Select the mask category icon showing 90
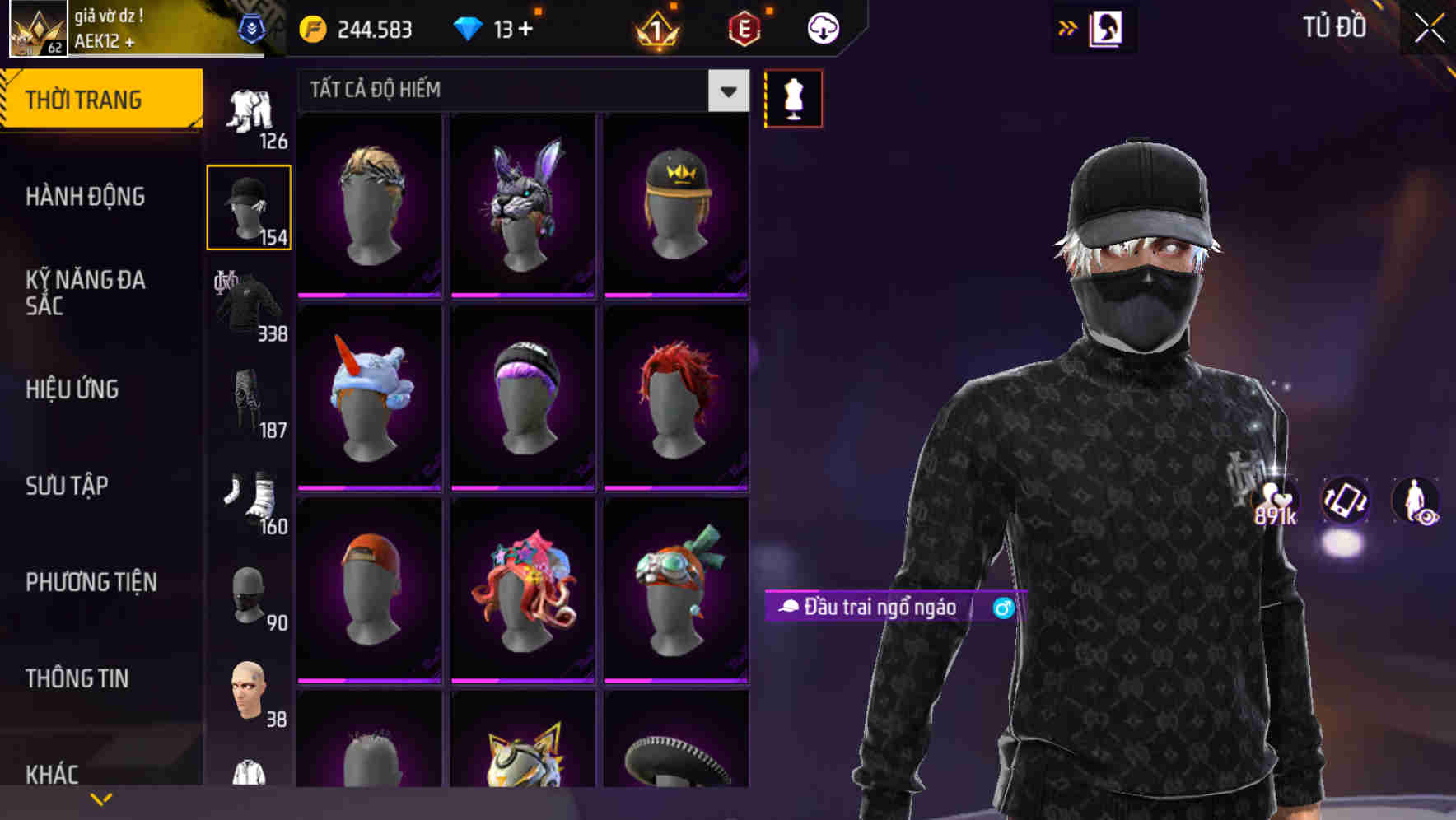Image resolution: width=1456 pixels, height=820 pixels. [249, 593]
